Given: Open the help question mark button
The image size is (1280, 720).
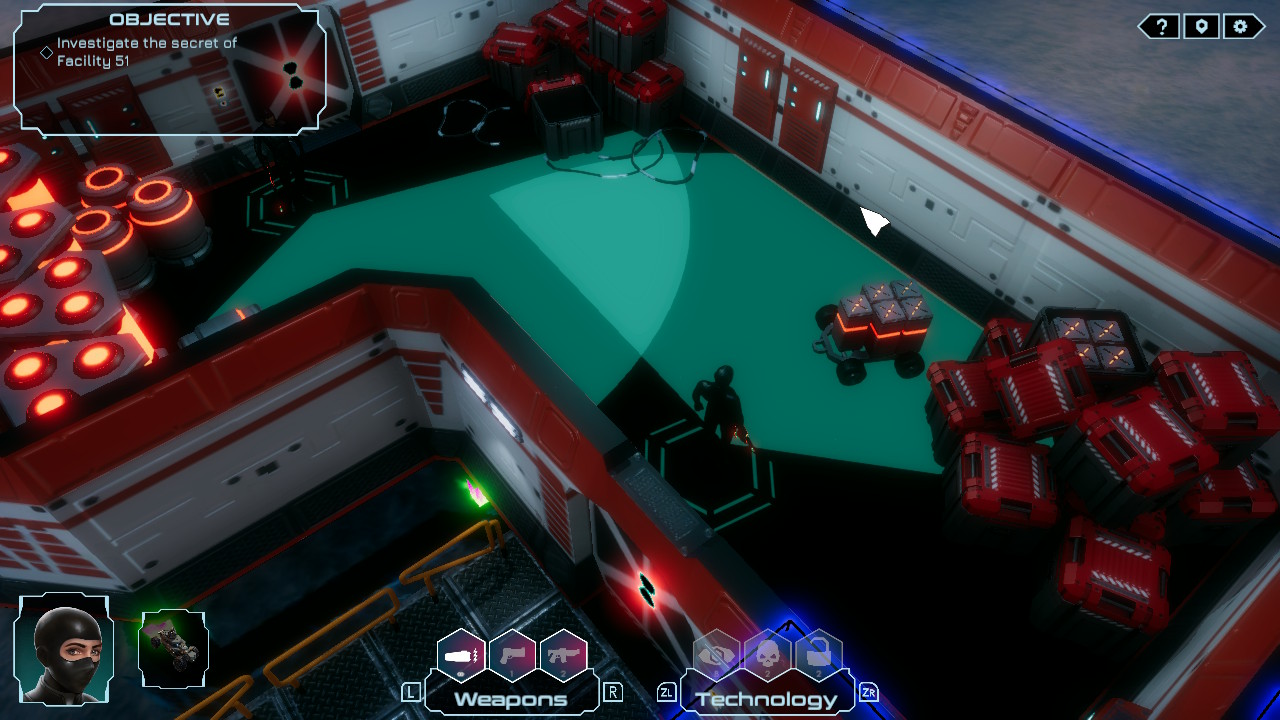Looking at the screenshot, I should pos(1161,27).
